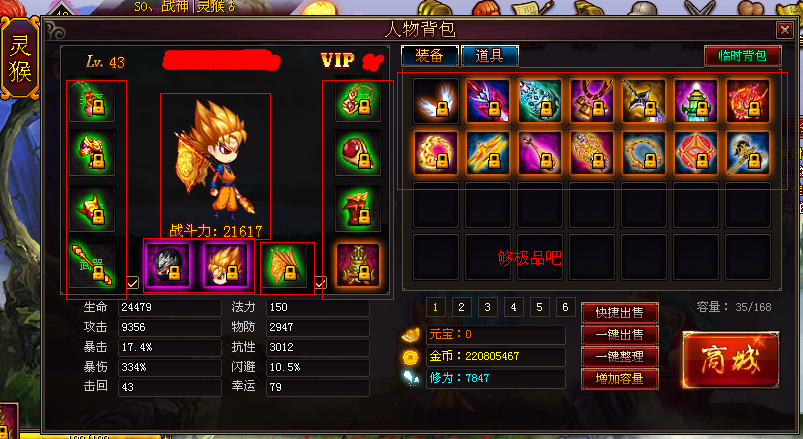Go to inventory page 3
This screenshot has height=439, width=803.
(487, 307)
